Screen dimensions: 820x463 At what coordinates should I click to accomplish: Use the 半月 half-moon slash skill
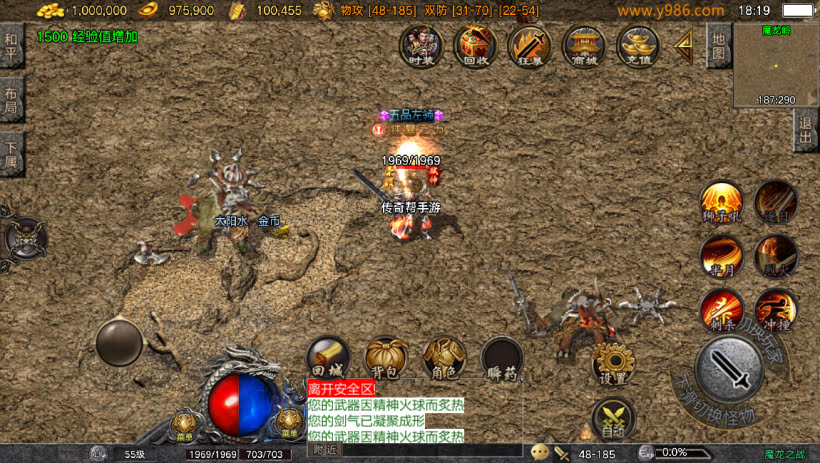pyautogui.click(x=721, y=255)
